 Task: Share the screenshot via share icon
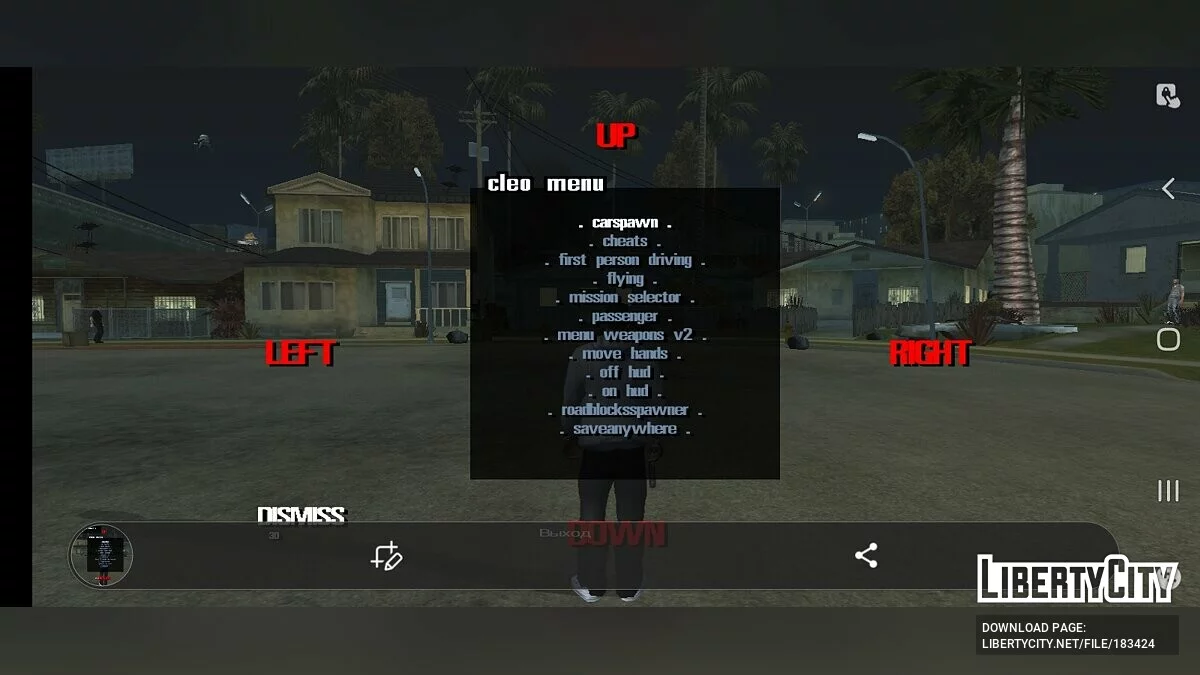pyautogui.click(x=866, y=556)
